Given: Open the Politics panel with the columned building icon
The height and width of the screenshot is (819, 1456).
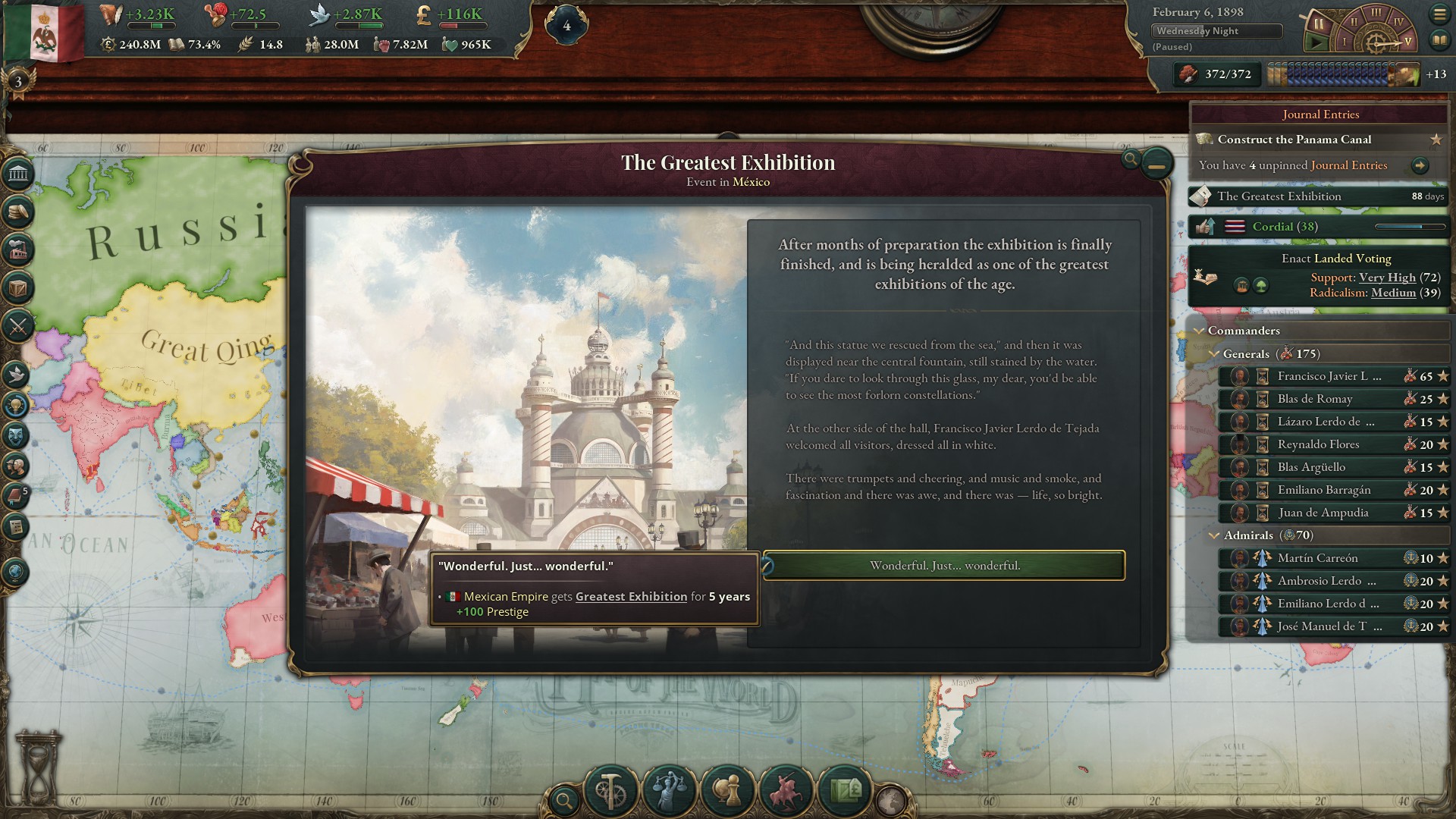Looking at the screenshot, I should pos(18,174).
